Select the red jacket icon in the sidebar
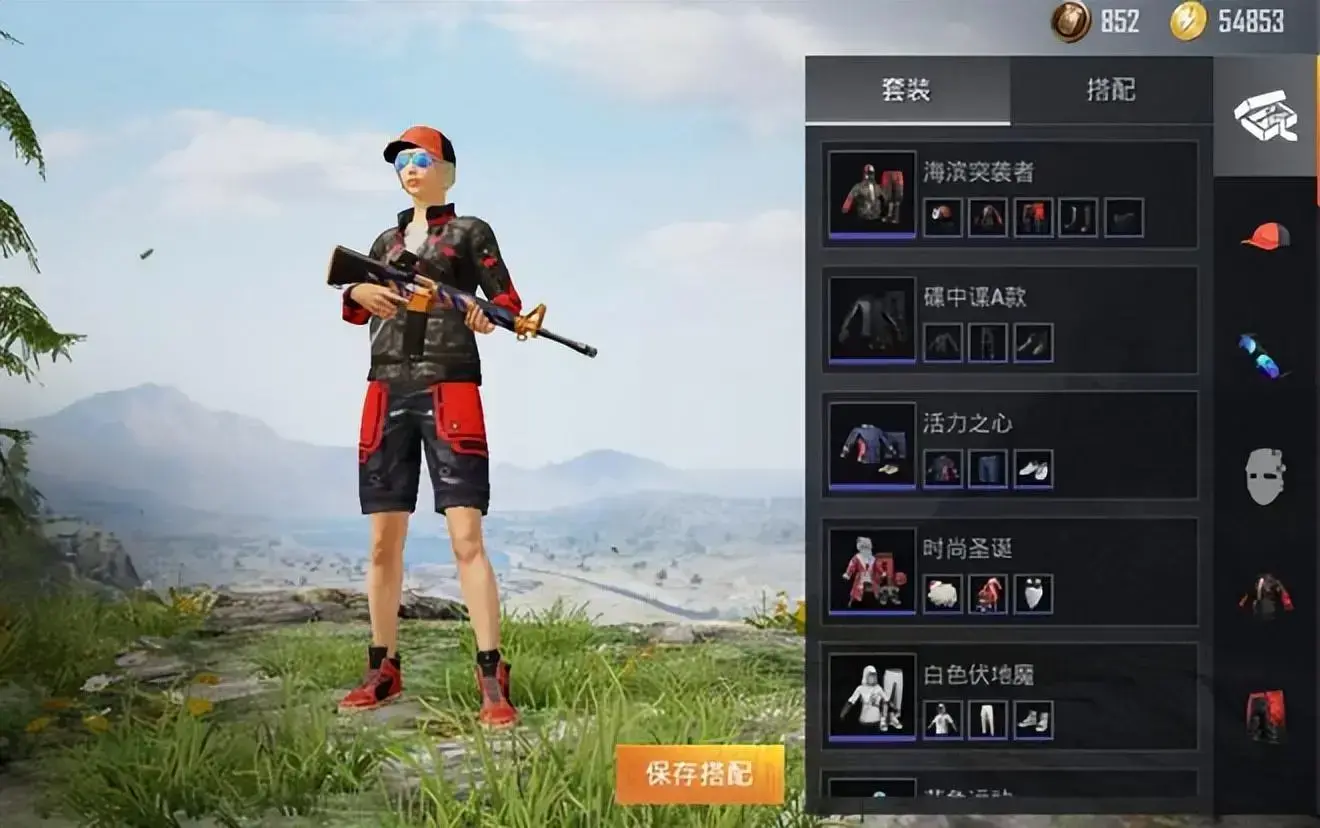The height and width of the screenshot is (828, 1320). tap(1266, 592)
